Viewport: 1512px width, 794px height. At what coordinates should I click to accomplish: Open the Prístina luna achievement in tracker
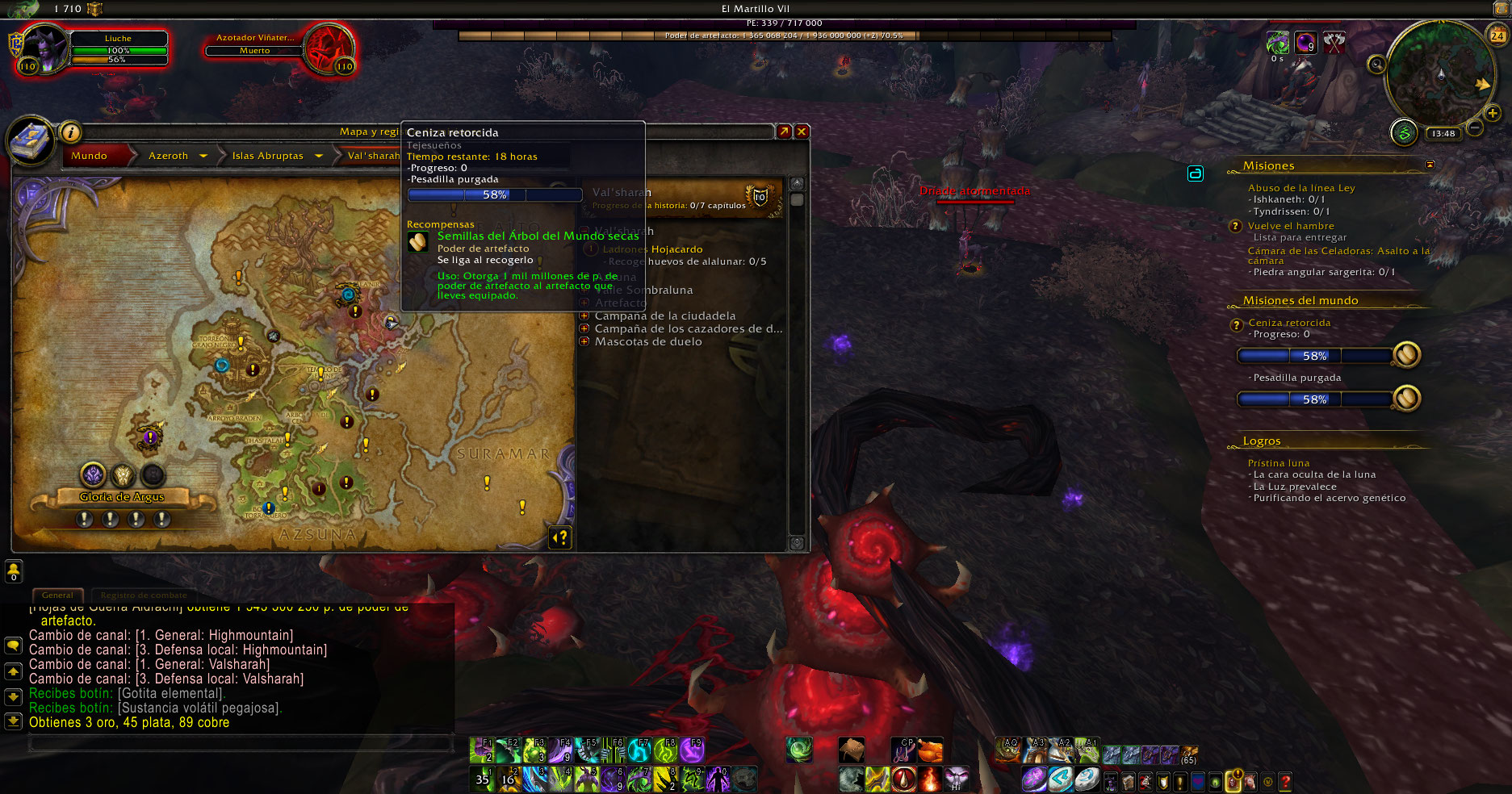coord(1279,463)
